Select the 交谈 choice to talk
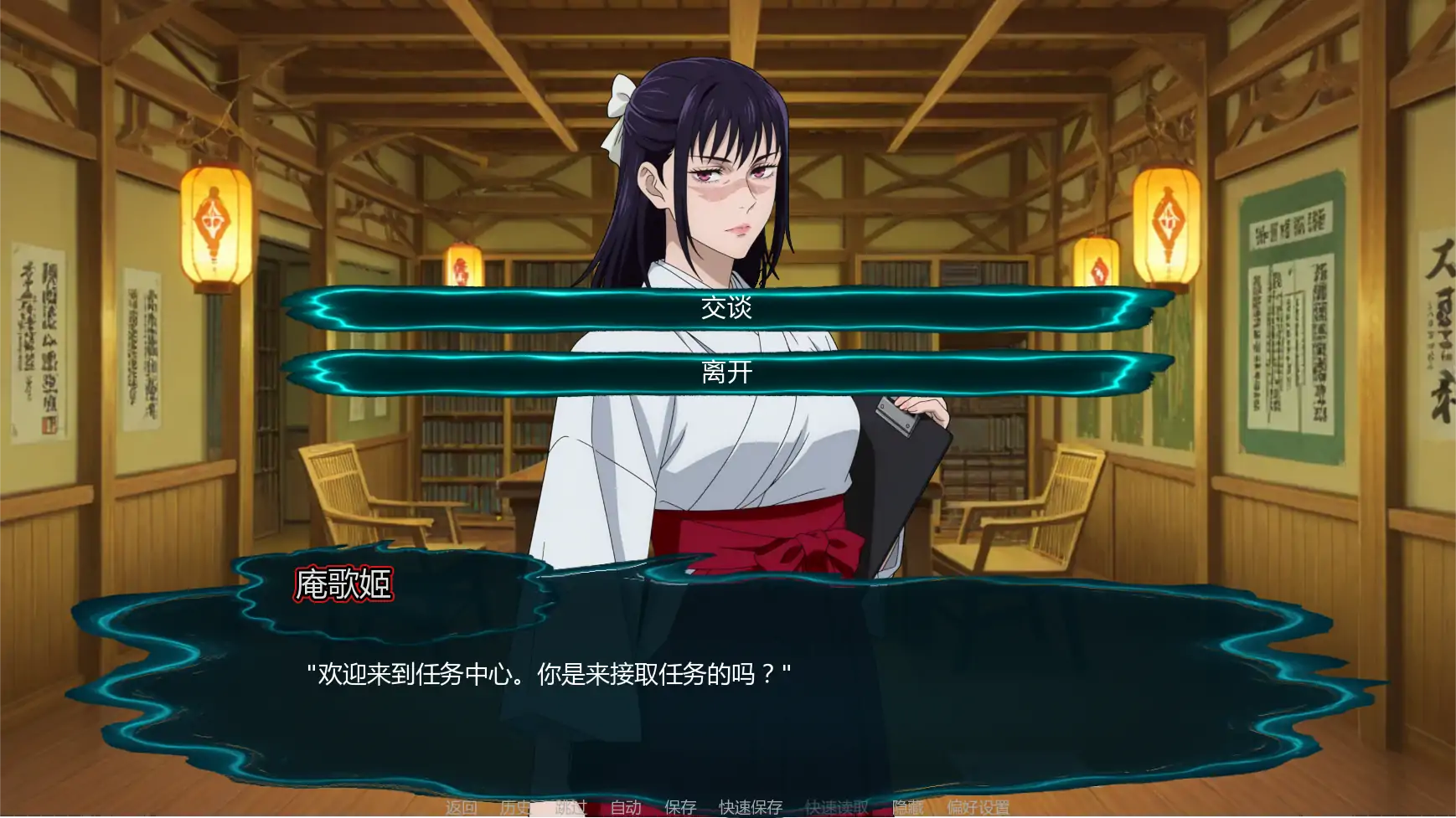 coord(728,309)
